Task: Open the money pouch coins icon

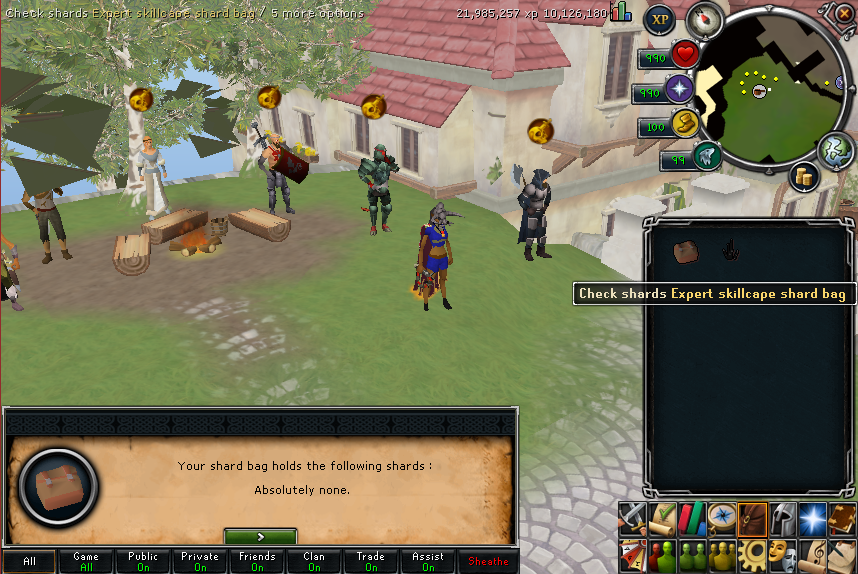Action: [x=802, y=177]
